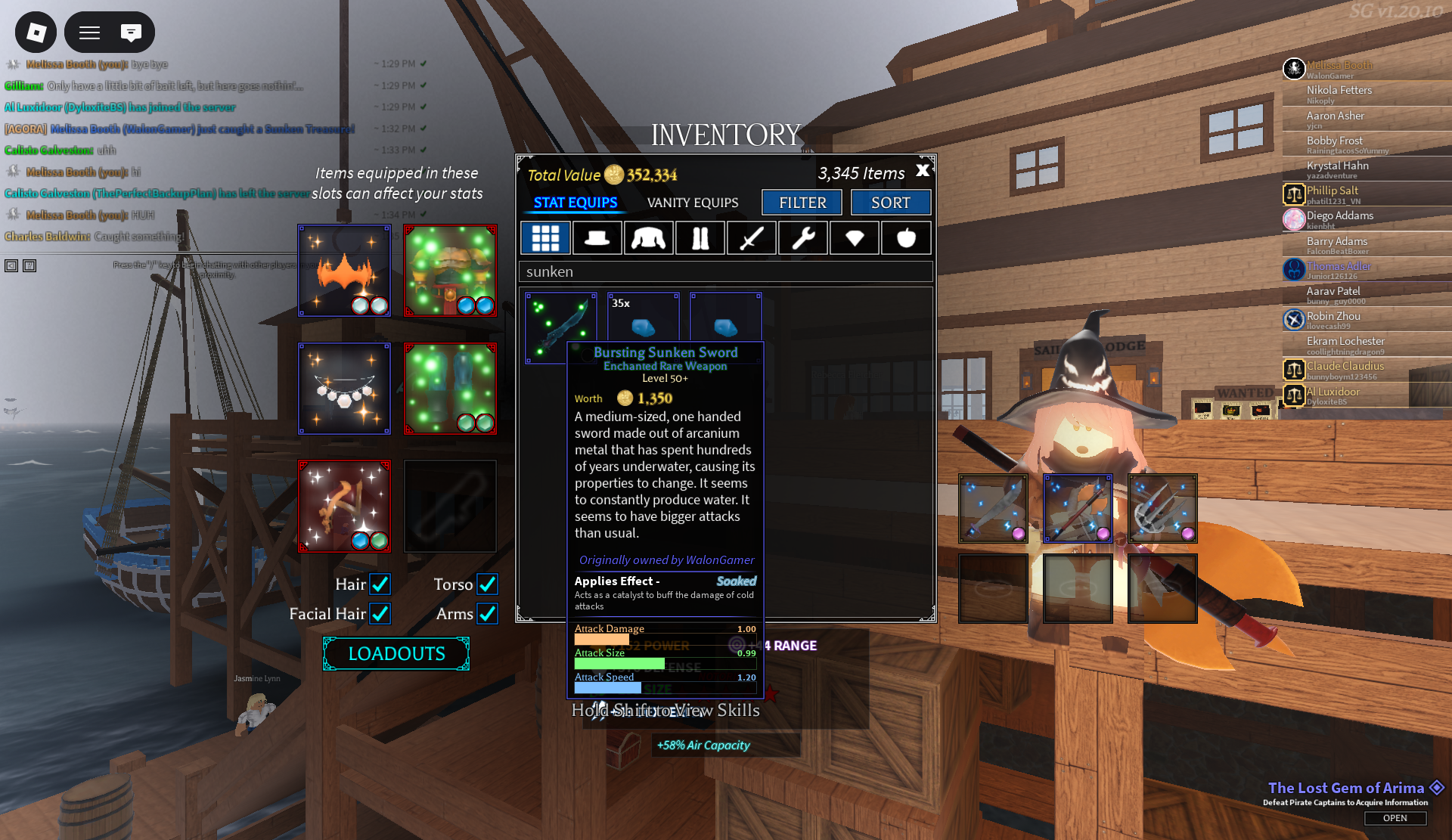1452x840 pixels.
Task: Filter inventory by gem items
Action: coord(855,238)
